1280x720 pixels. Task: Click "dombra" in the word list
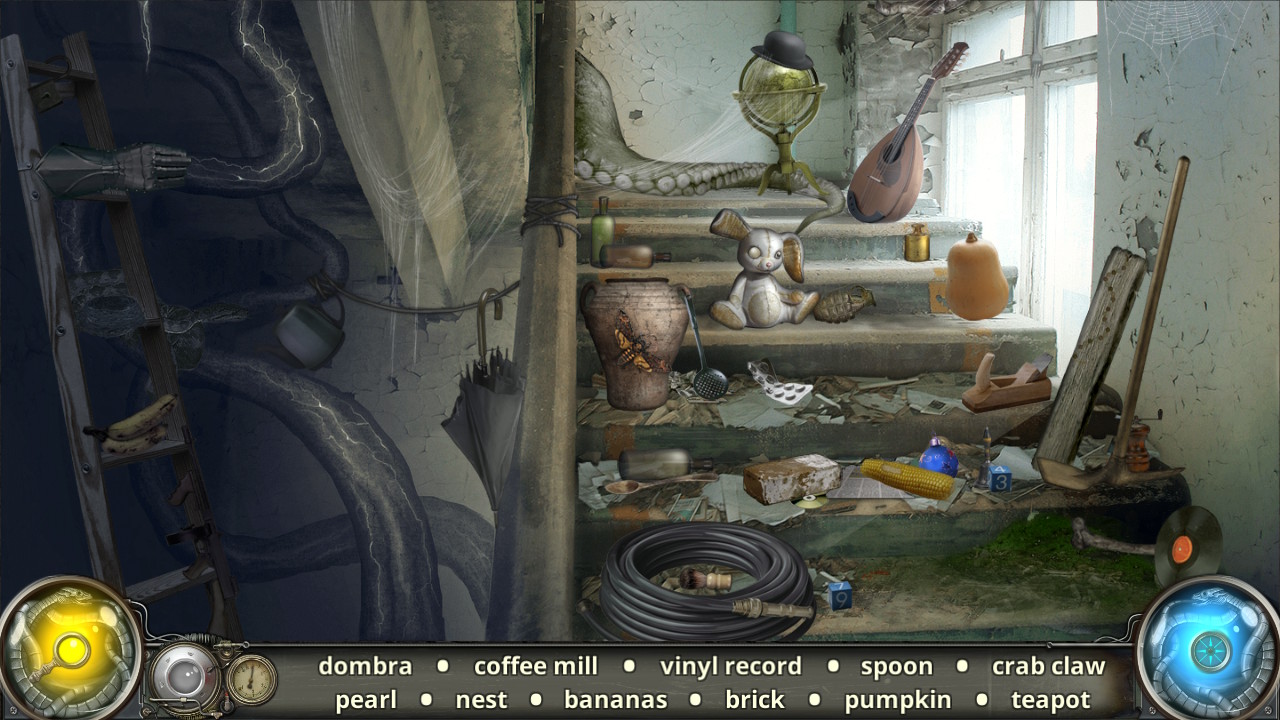tap(366, 666)
